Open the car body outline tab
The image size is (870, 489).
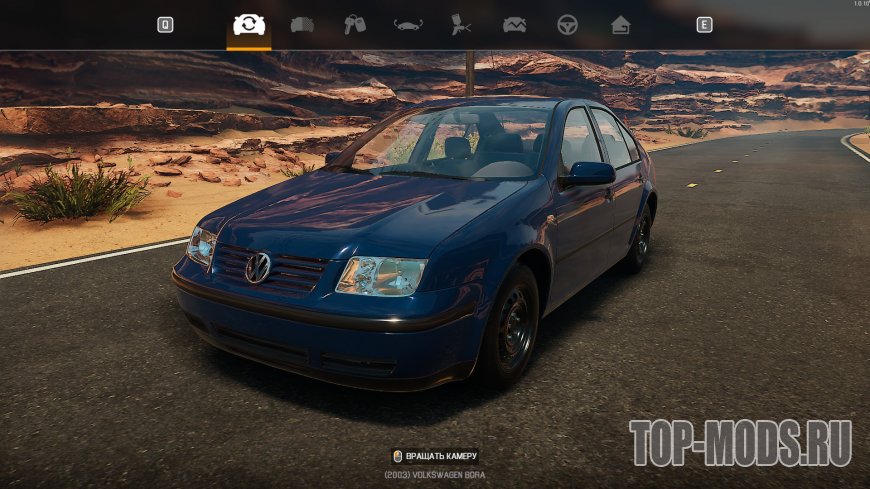tap(408, 25)
